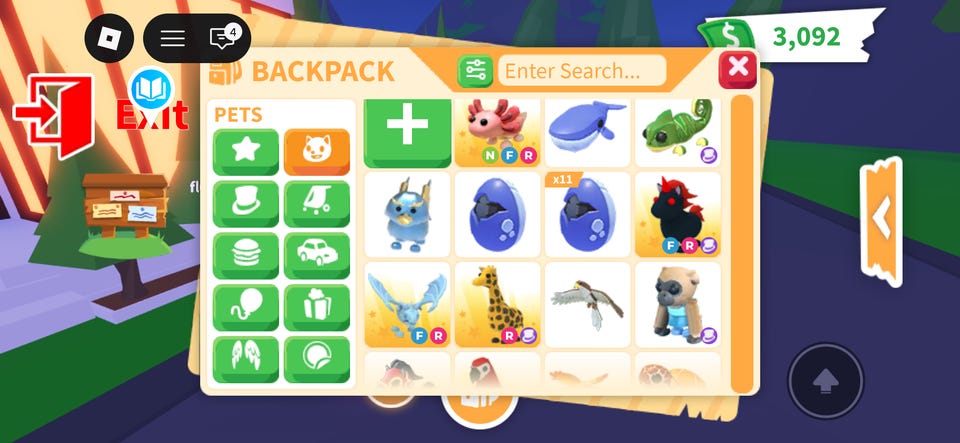Open the backpack filter options
This screenshot has width=960, height=443.
(x=475, y=71)
